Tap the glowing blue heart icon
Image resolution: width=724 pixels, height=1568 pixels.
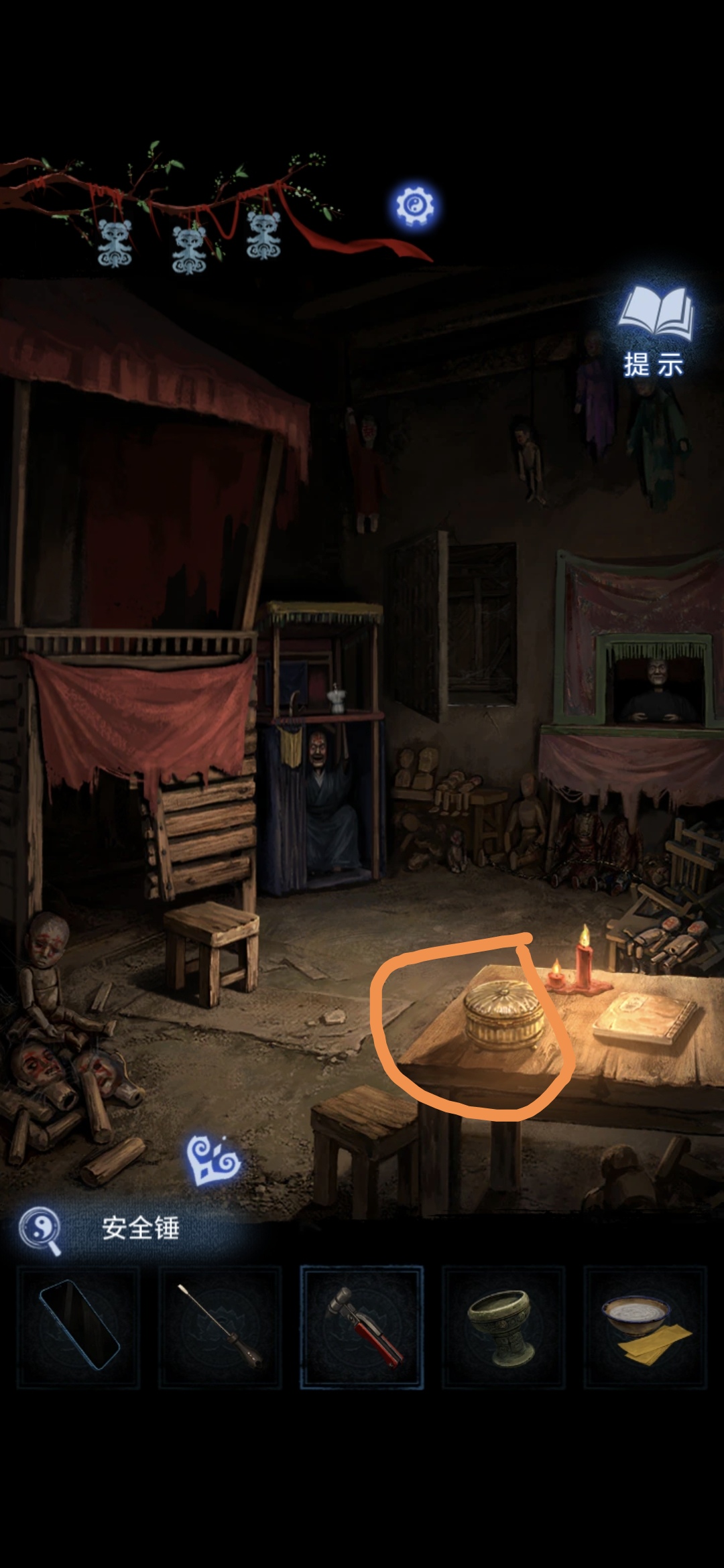212,1160
